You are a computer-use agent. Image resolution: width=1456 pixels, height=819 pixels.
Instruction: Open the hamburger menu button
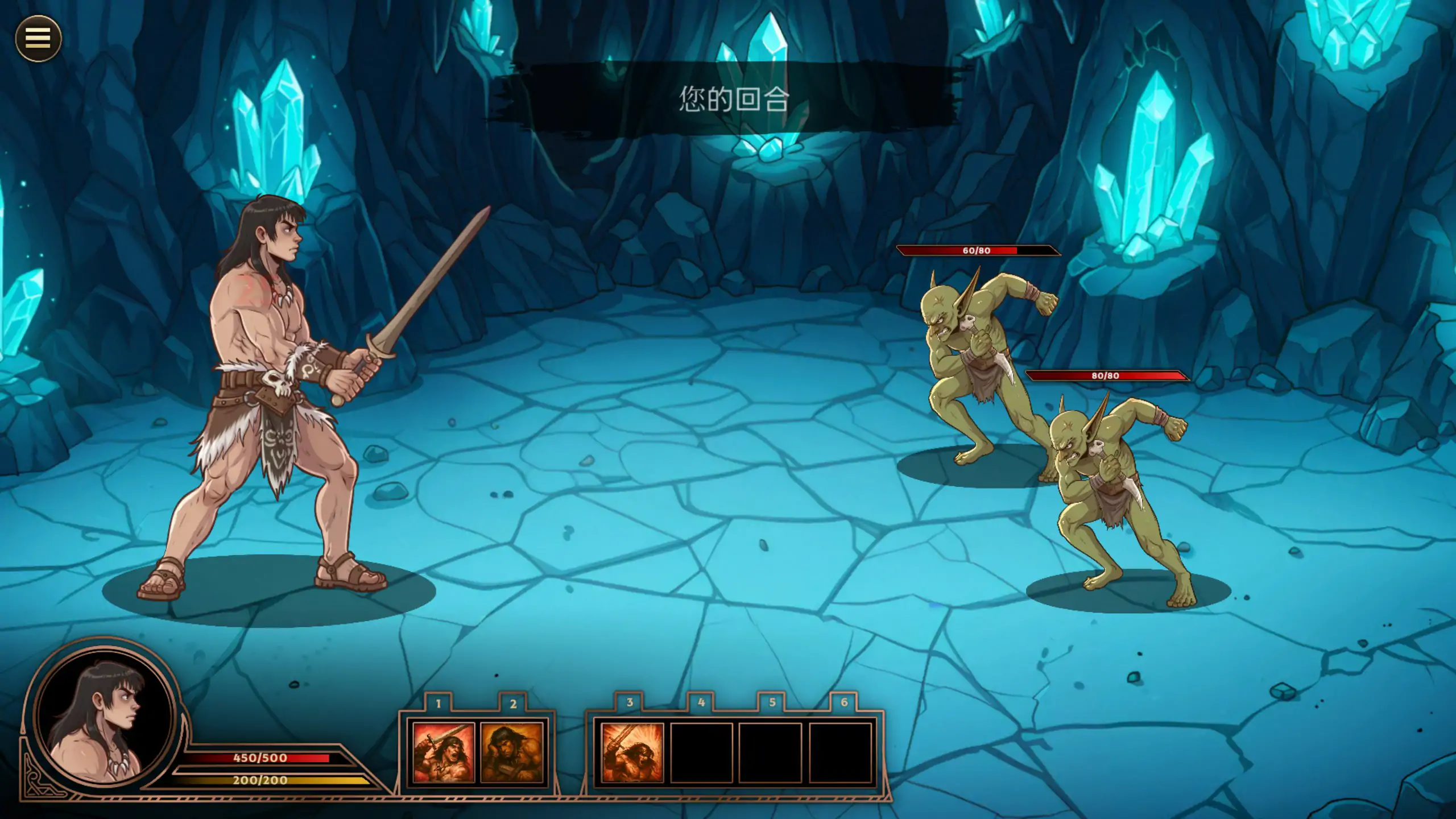point(38,38)
